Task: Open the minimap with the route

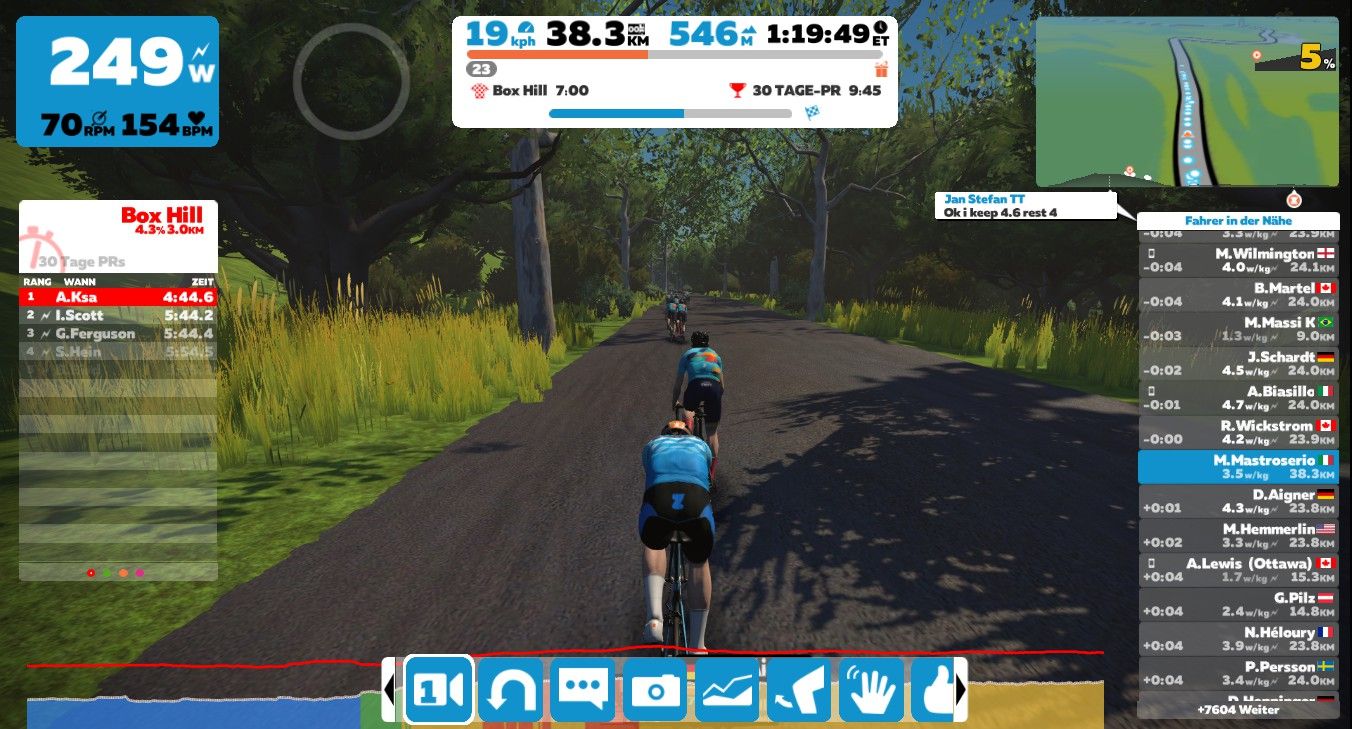Action: coord(1186,101)
